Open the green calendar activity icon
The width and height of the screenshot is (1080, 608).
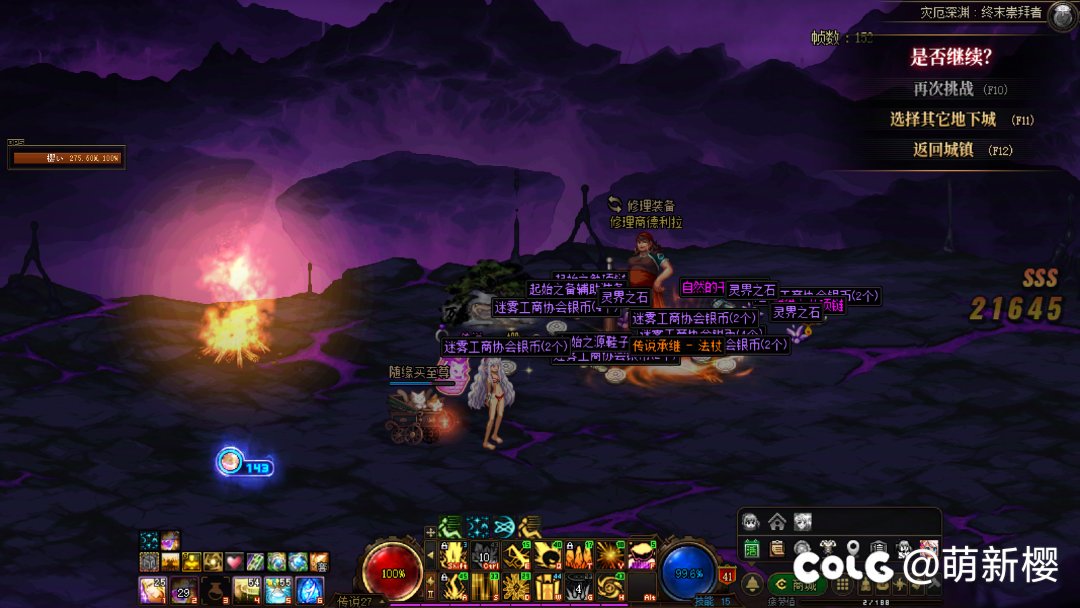(751, 548)
